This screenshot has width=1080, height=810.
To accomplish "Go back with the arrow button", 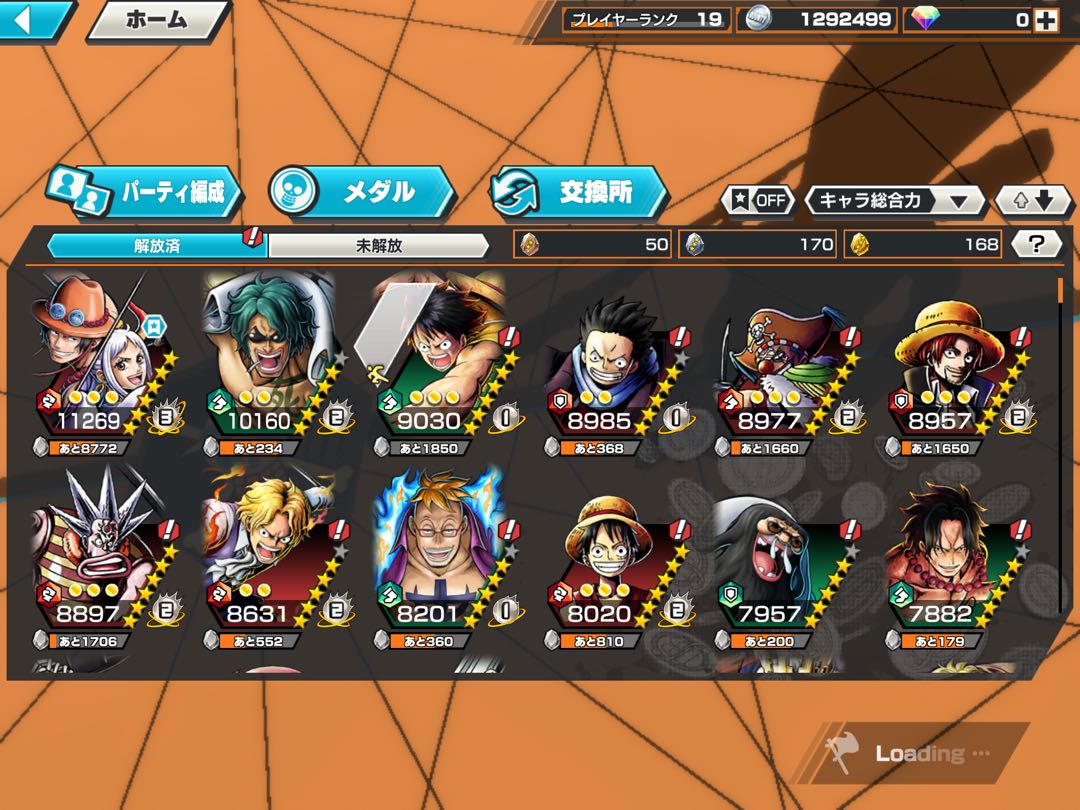I will pyautogui.click(x=34, y=20).
